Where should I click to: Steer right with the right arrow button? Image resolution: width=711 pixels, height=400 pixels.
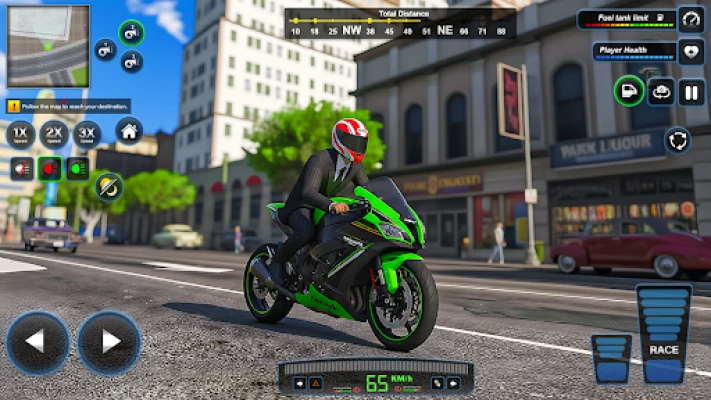[109, 343]
